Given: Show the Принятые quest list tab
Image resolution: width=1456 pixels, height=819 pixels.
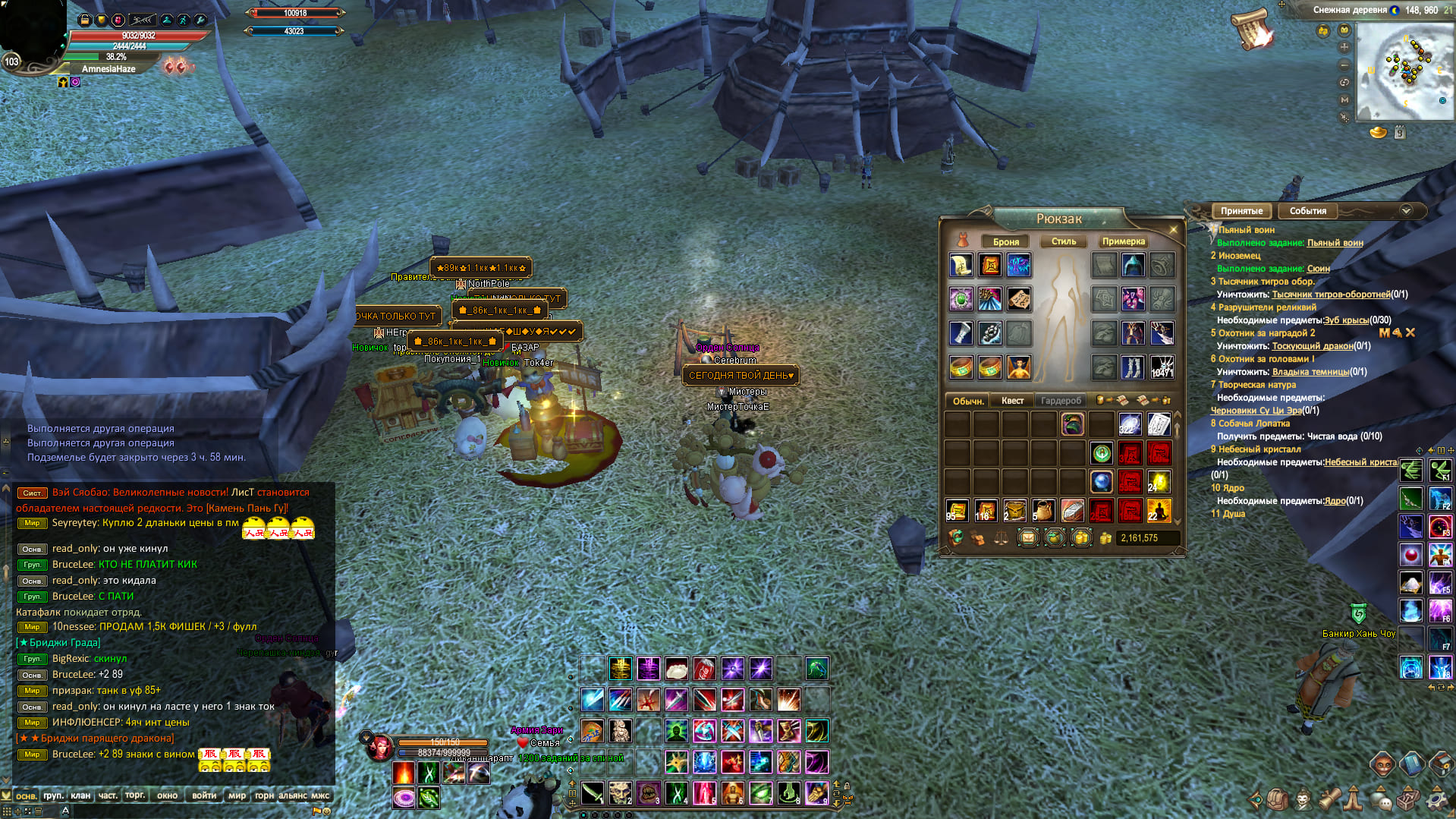Looking at the screenshot, I should [x=1241, y=211].
